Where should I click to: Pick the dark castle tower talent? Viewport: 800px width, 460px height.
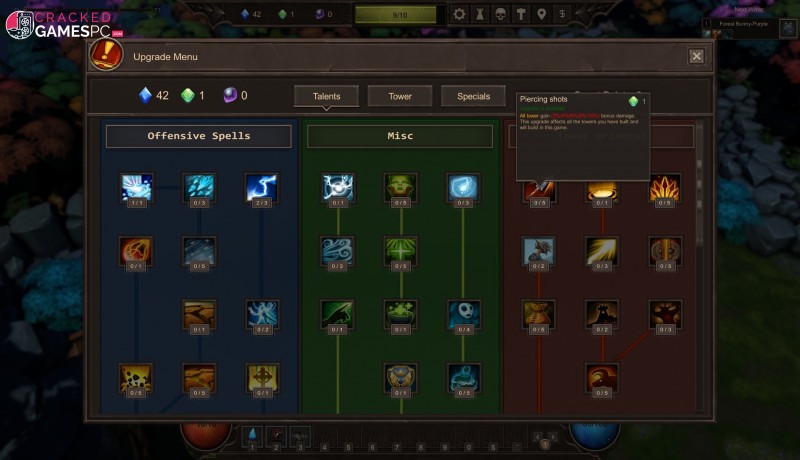click(x=601, y=314)
